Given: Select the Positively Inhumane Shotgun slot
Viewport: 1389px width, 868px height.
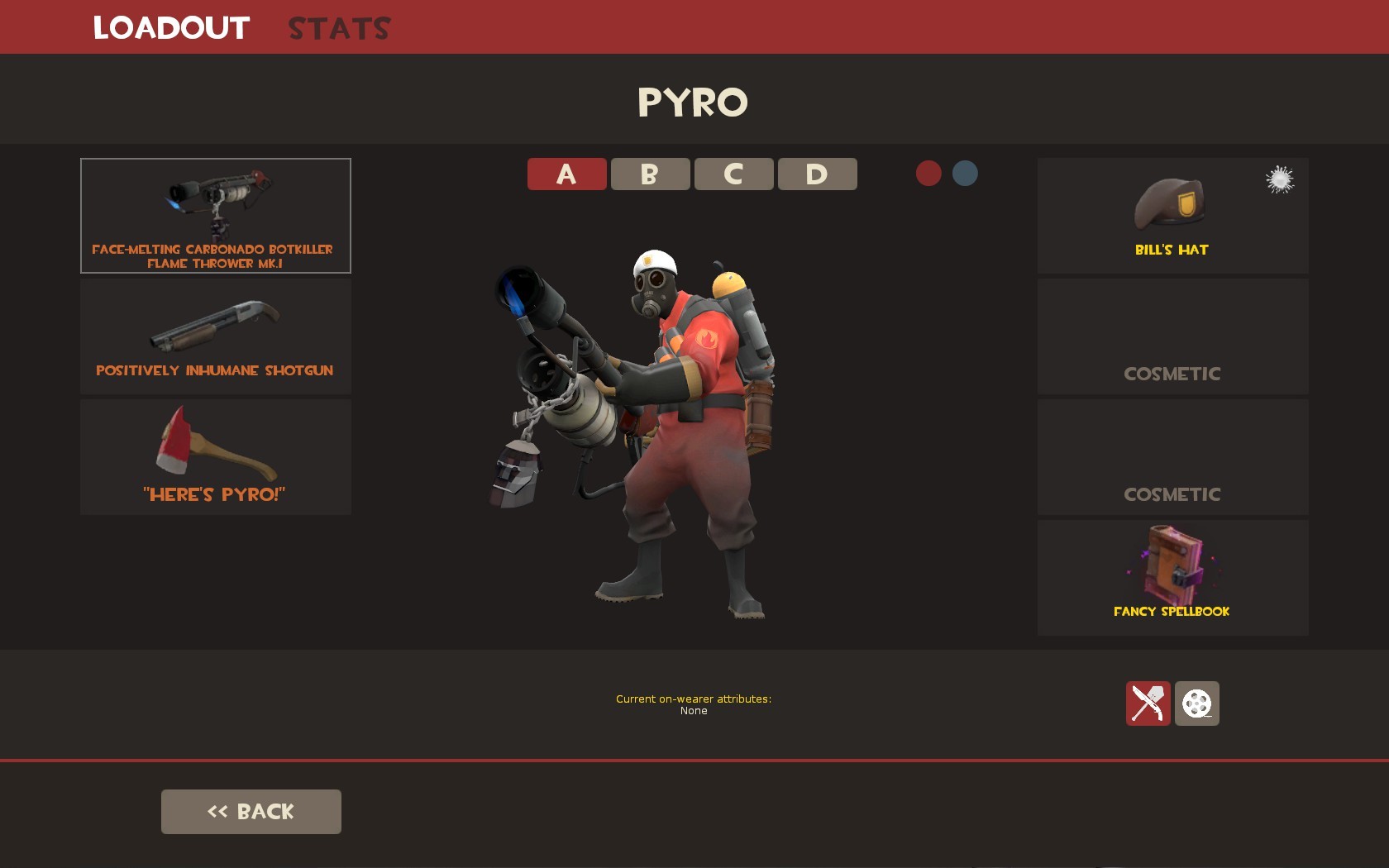Looking at the screenshot, I should point(215,336).
